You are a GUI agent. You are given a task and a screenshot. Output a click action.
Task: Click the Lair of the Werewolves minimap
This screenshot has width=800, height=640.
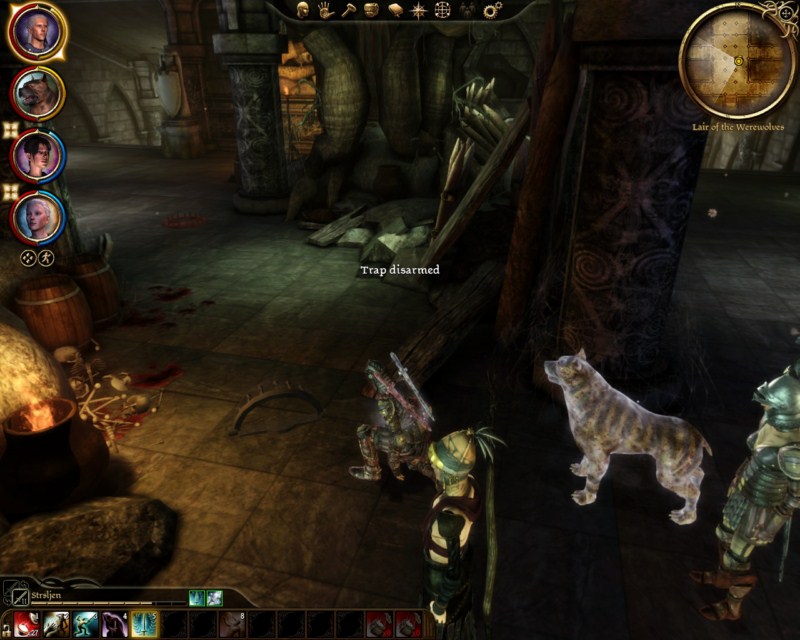pyautogui.click(x=737, y=60)
